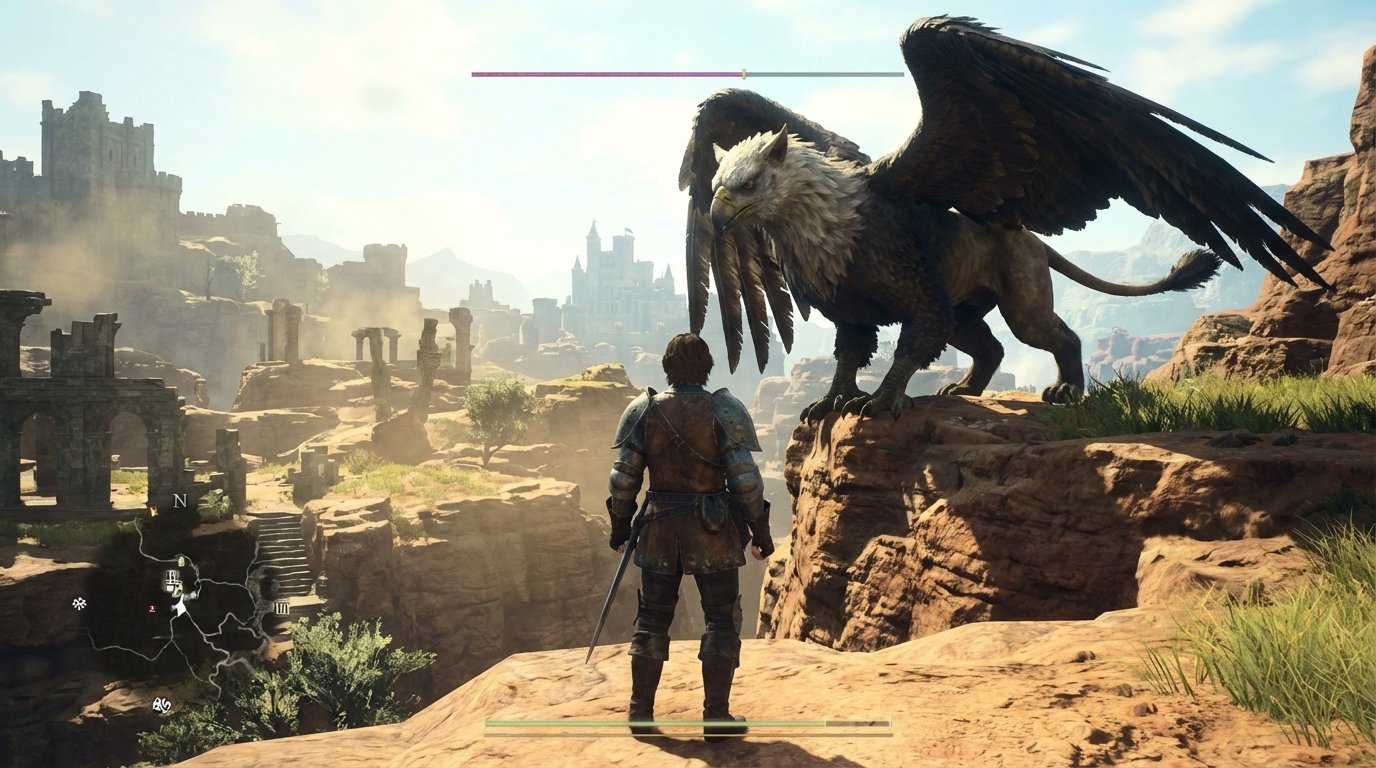Click the stylized signature emblem below the minimap

162,705
